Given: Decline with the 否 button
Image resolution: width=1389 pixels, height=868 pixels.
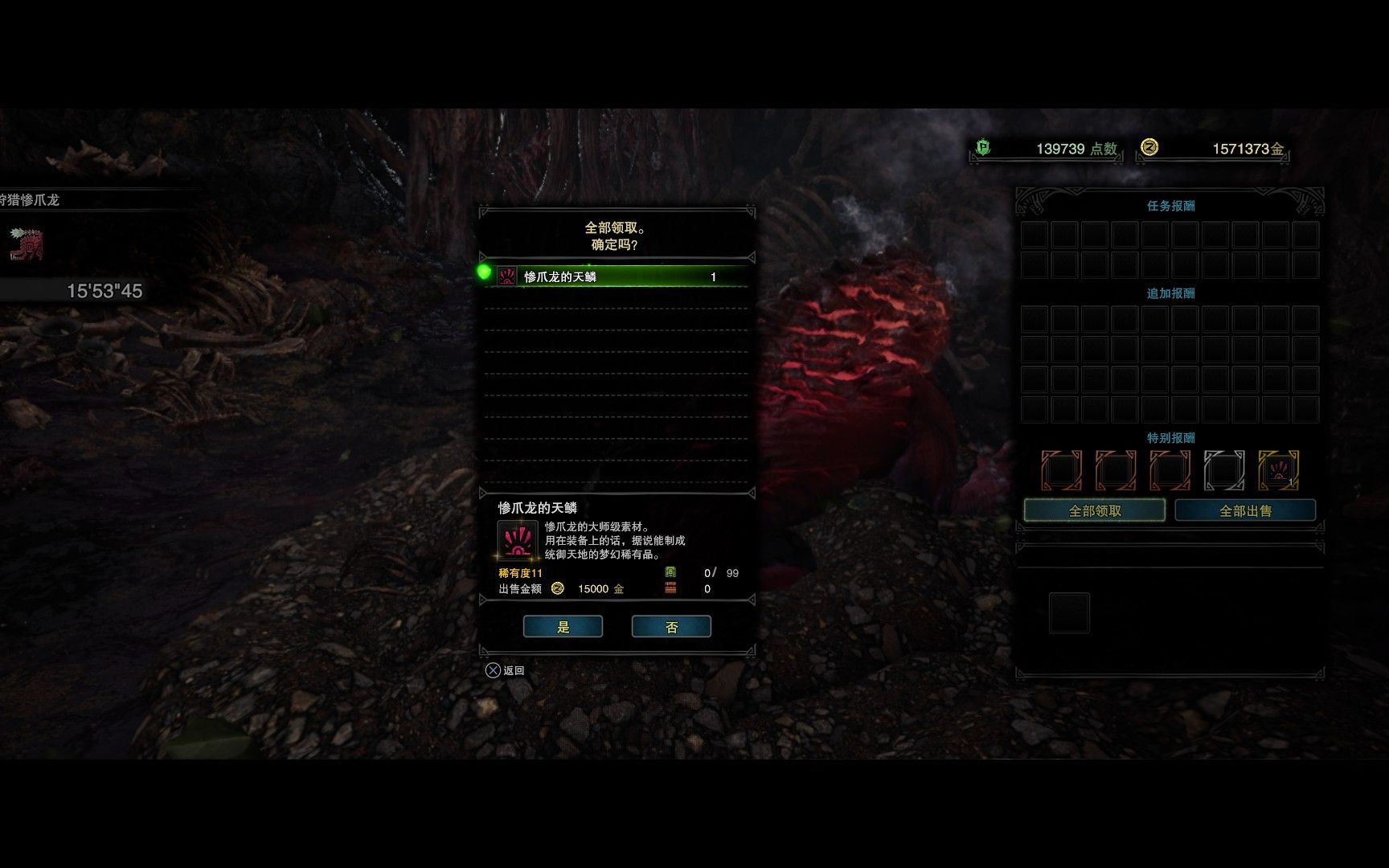Looking at the screenshot, I should 671,627.
